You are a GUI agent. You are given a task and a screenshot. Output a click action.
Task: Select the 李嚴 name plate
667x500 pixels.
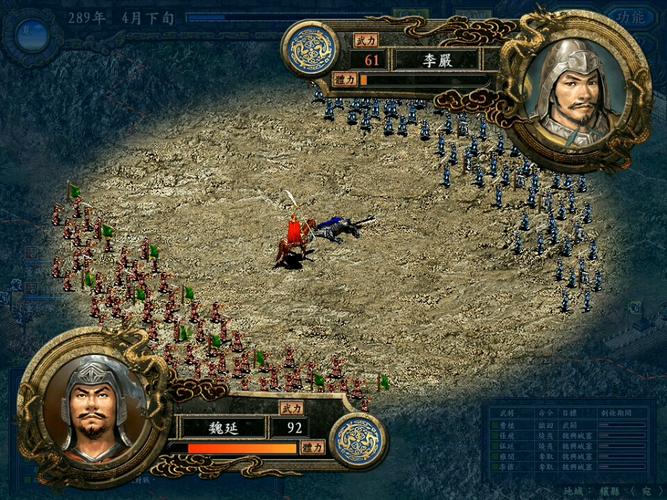click(436, 60)
